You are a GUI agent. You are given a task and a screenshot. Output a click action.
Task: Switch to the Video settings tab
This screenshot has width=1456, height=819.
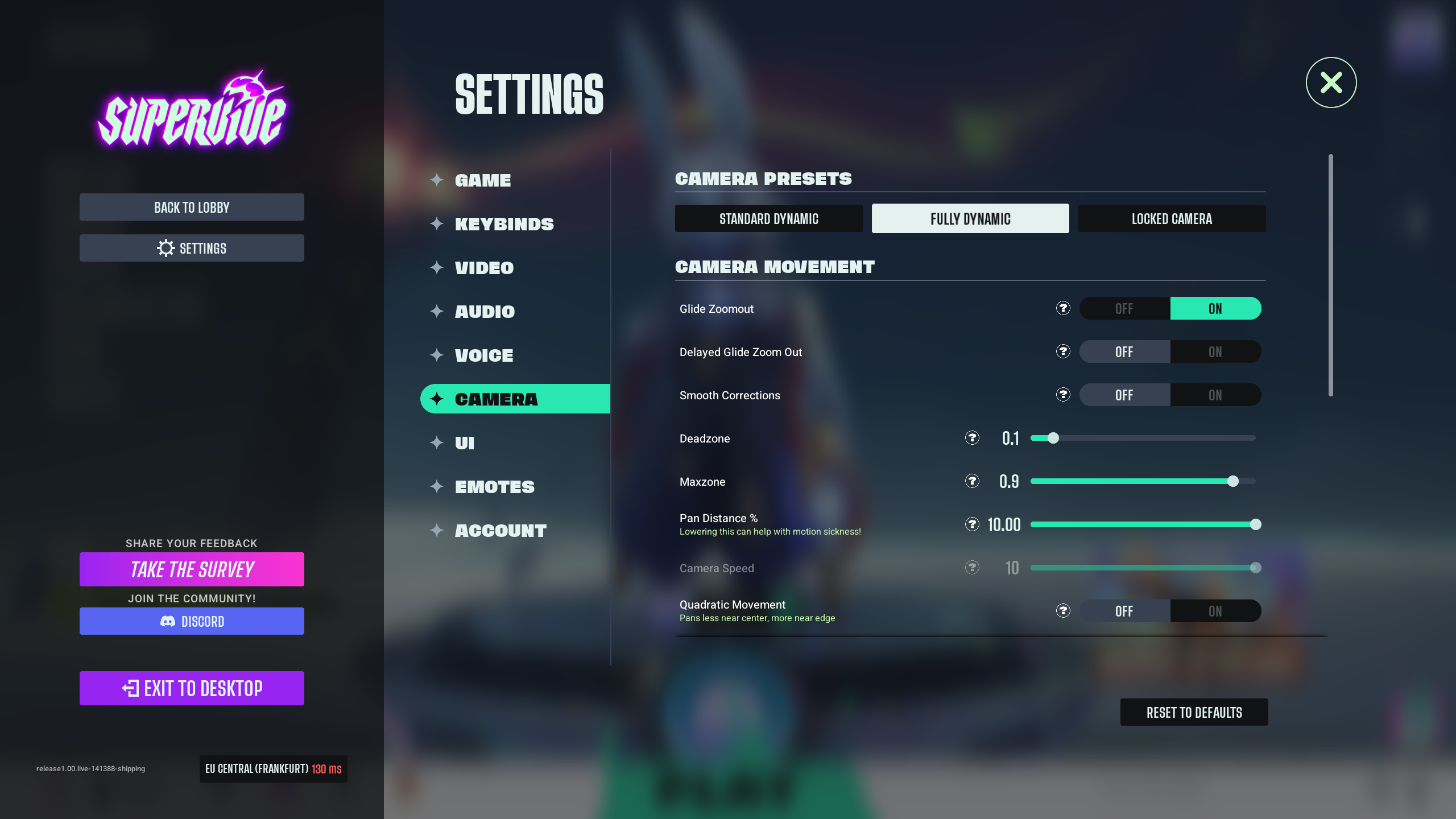[x=484, y=268]
